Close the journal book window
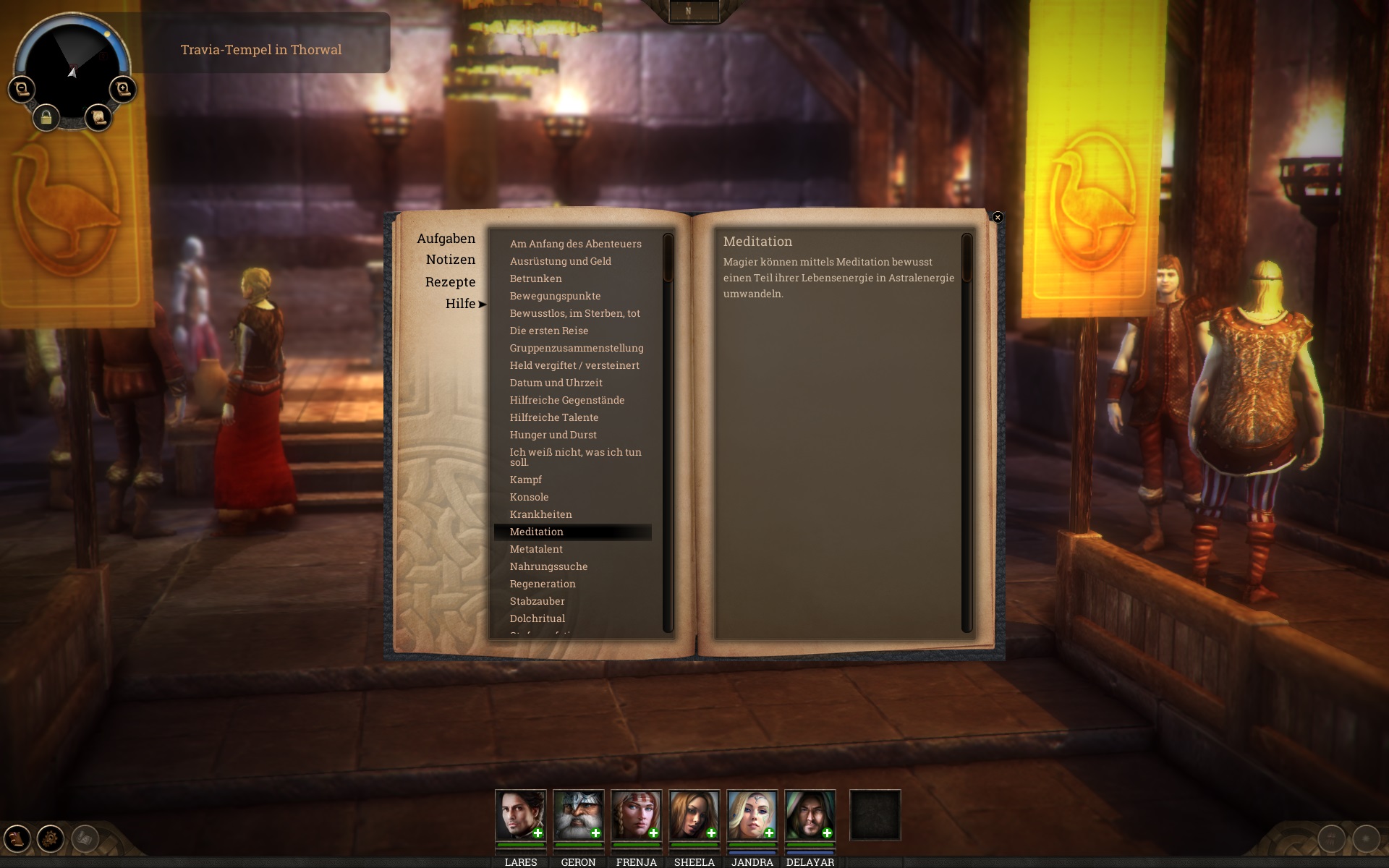 pyautogui.click(x=998, y=217)
